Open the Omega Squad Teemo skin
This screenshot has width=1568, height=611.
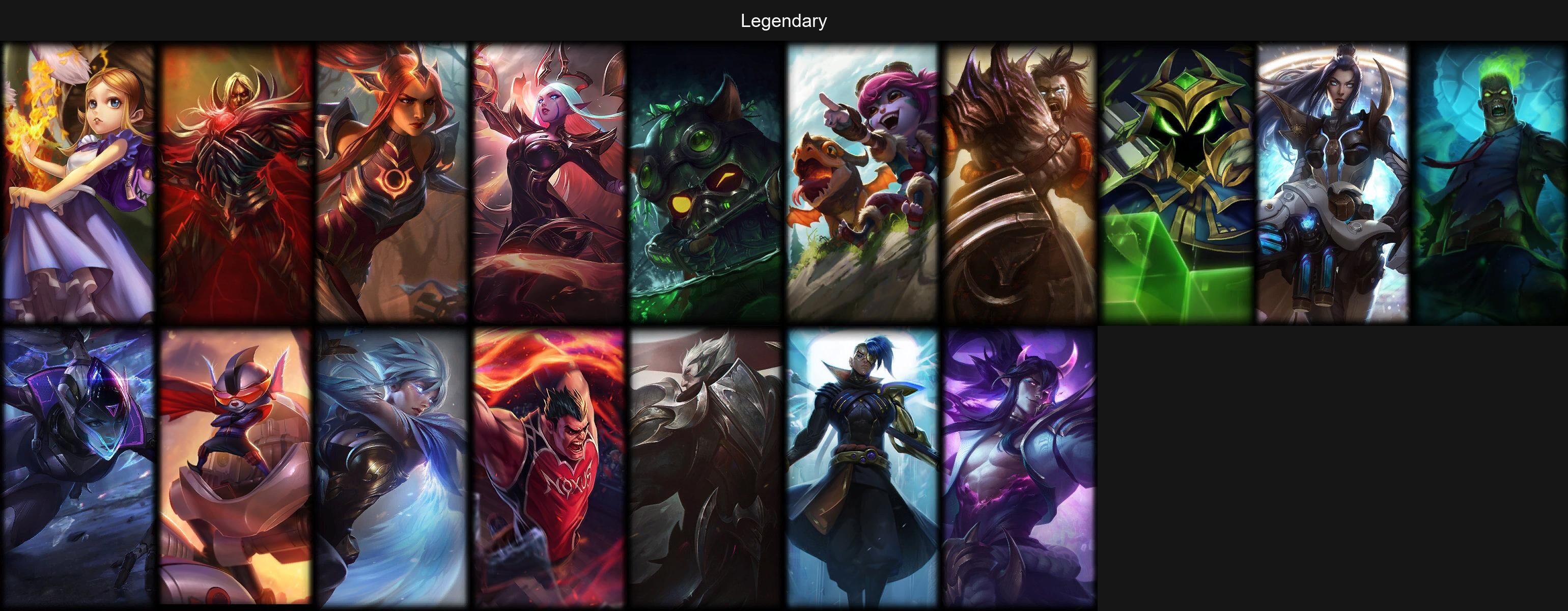(x=706, y=183)
